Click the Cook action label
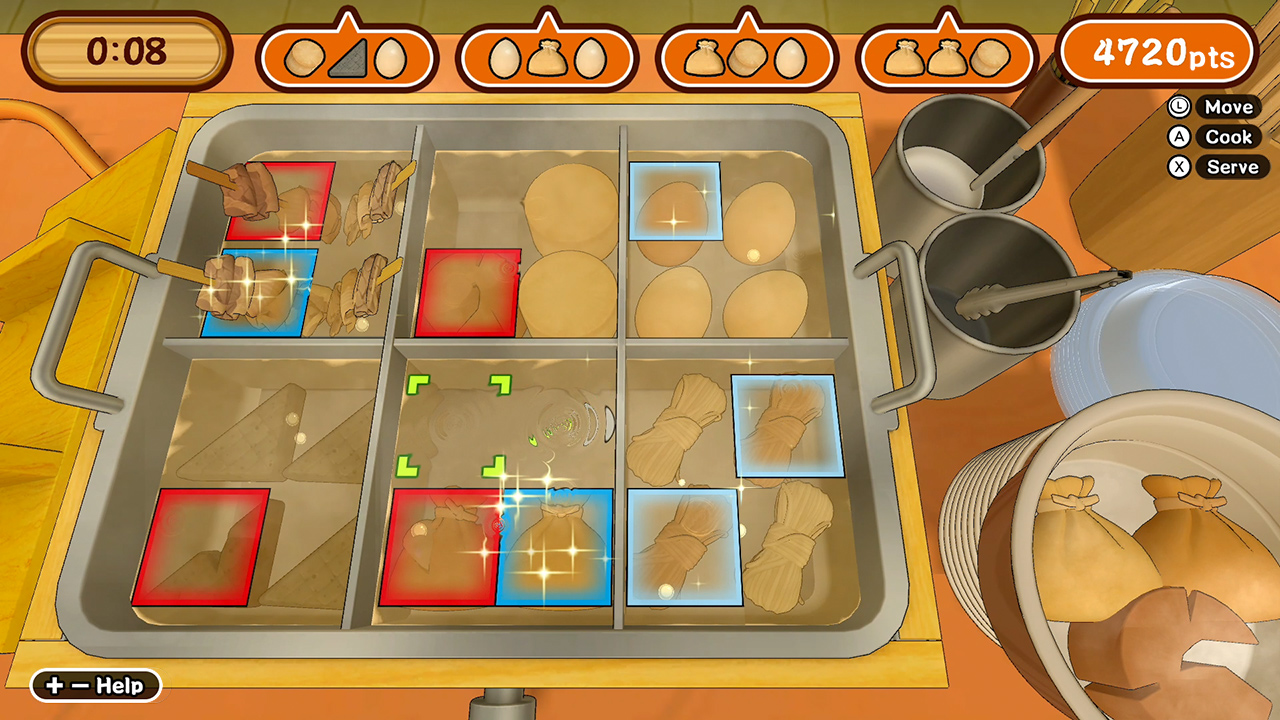 [x=1228, y=137]
